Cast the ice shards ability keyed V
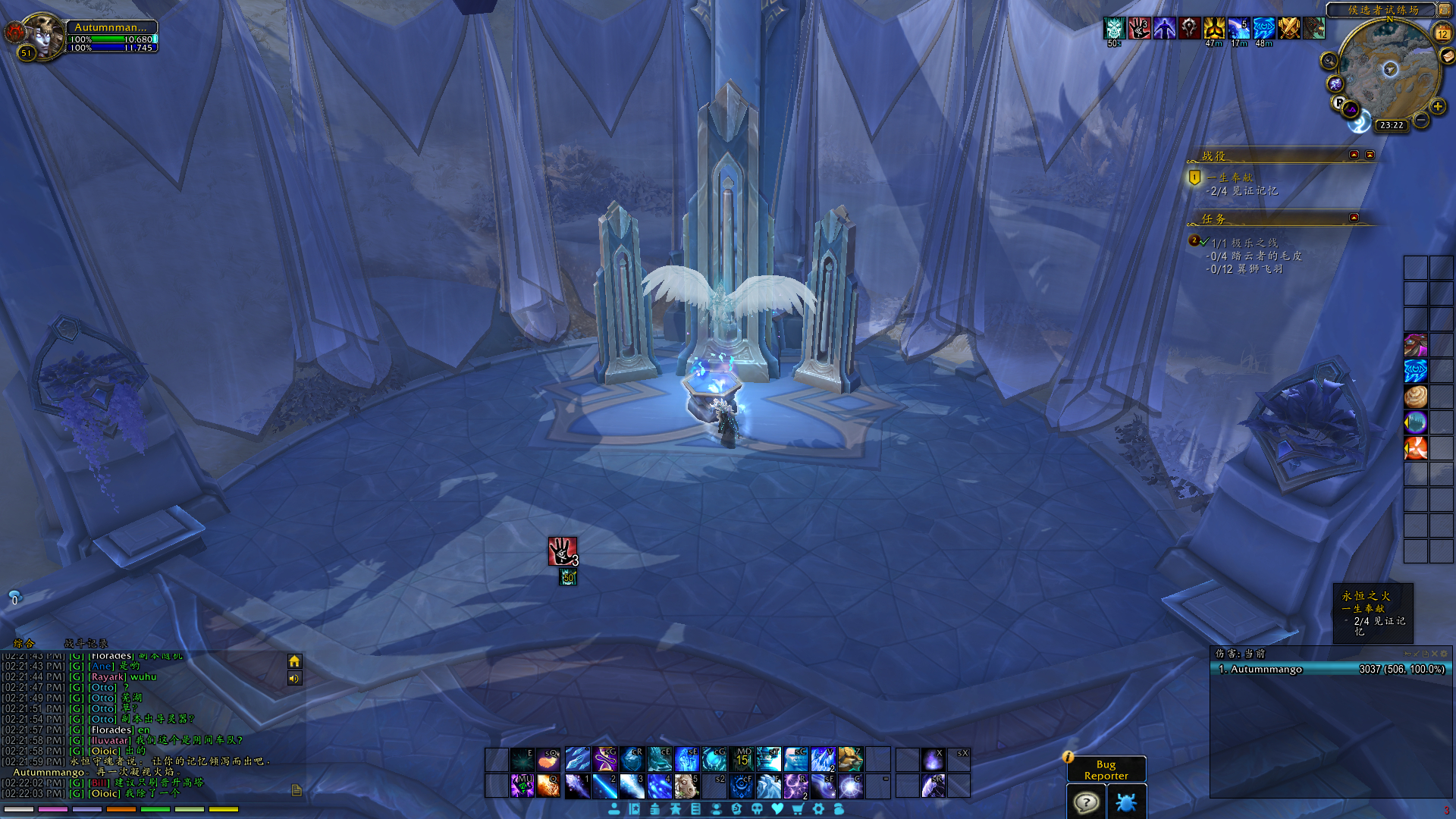 (x=823, y=759)
